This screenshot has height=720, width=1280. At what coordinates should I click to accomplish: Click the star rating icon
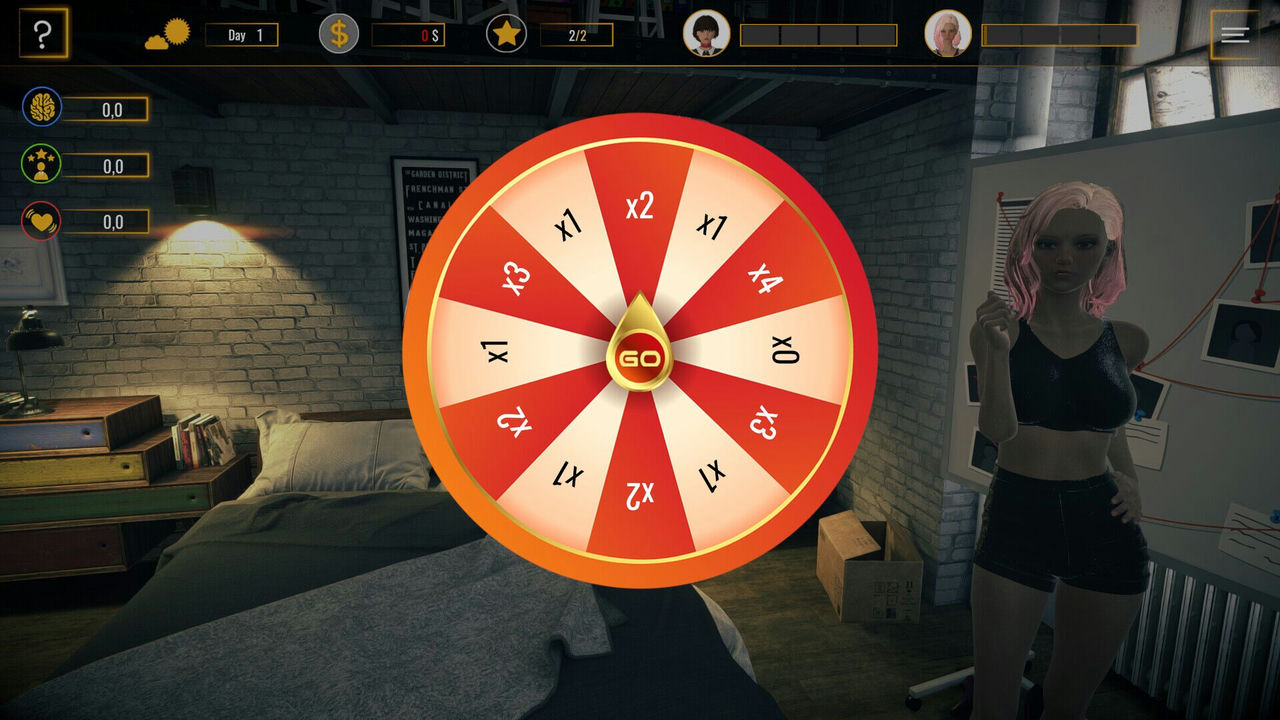[508, 33]
